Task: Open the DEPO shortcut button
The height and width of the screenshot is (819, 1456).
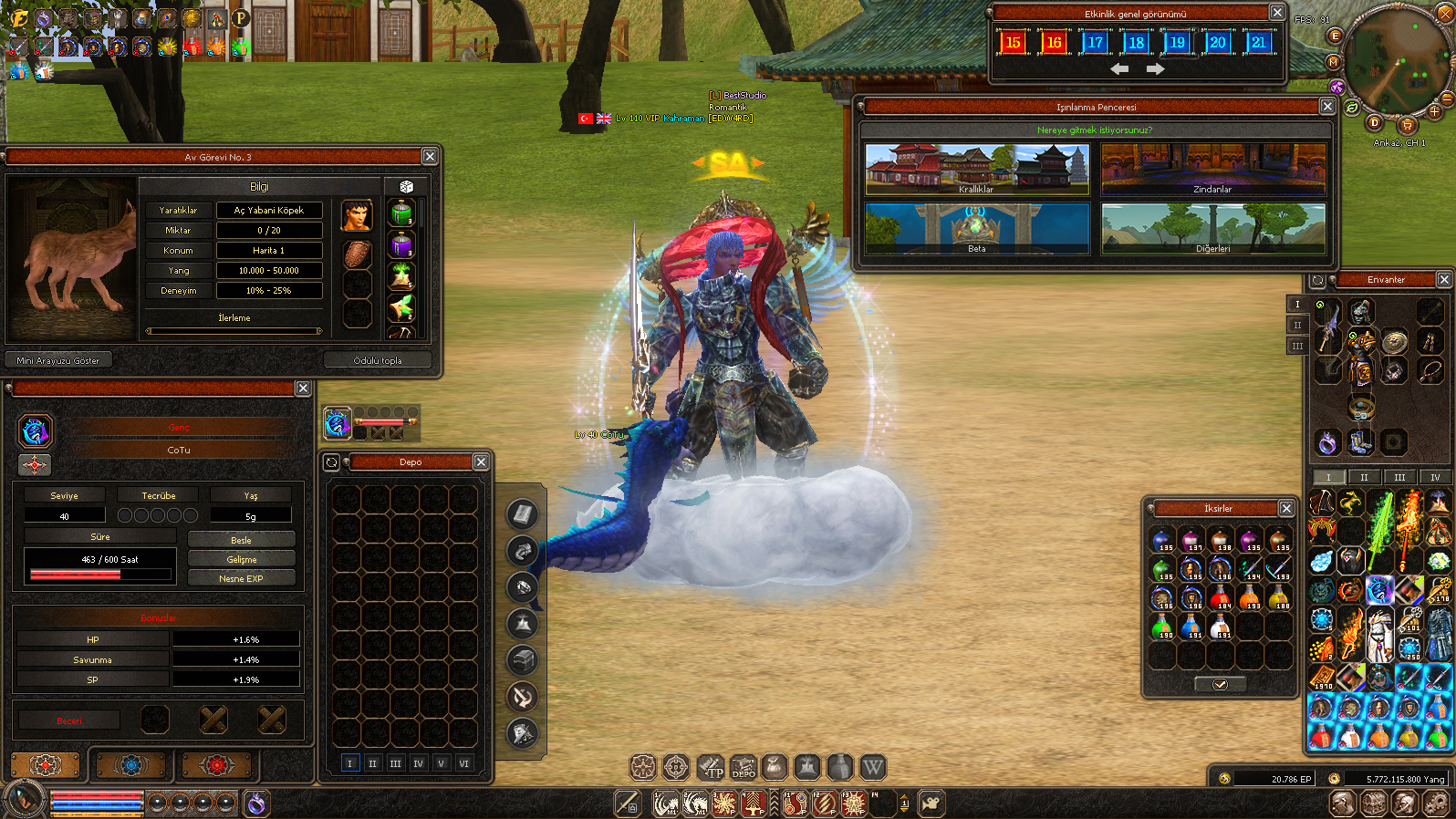Action: 743,768
